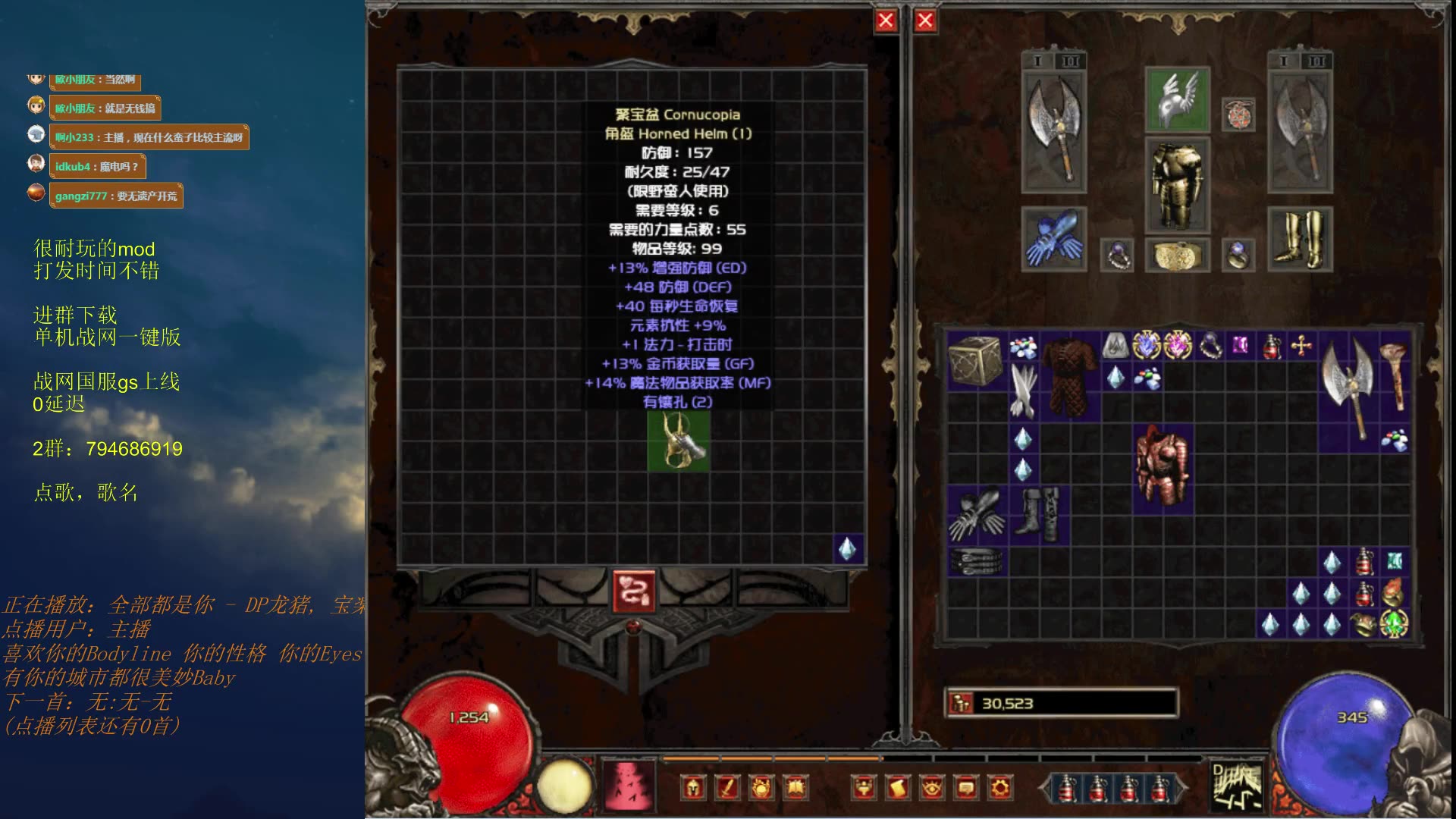Select the equipped winged helm slot
The image size is (1456, 819).
pyautogui.click(x=1177, y=99)
